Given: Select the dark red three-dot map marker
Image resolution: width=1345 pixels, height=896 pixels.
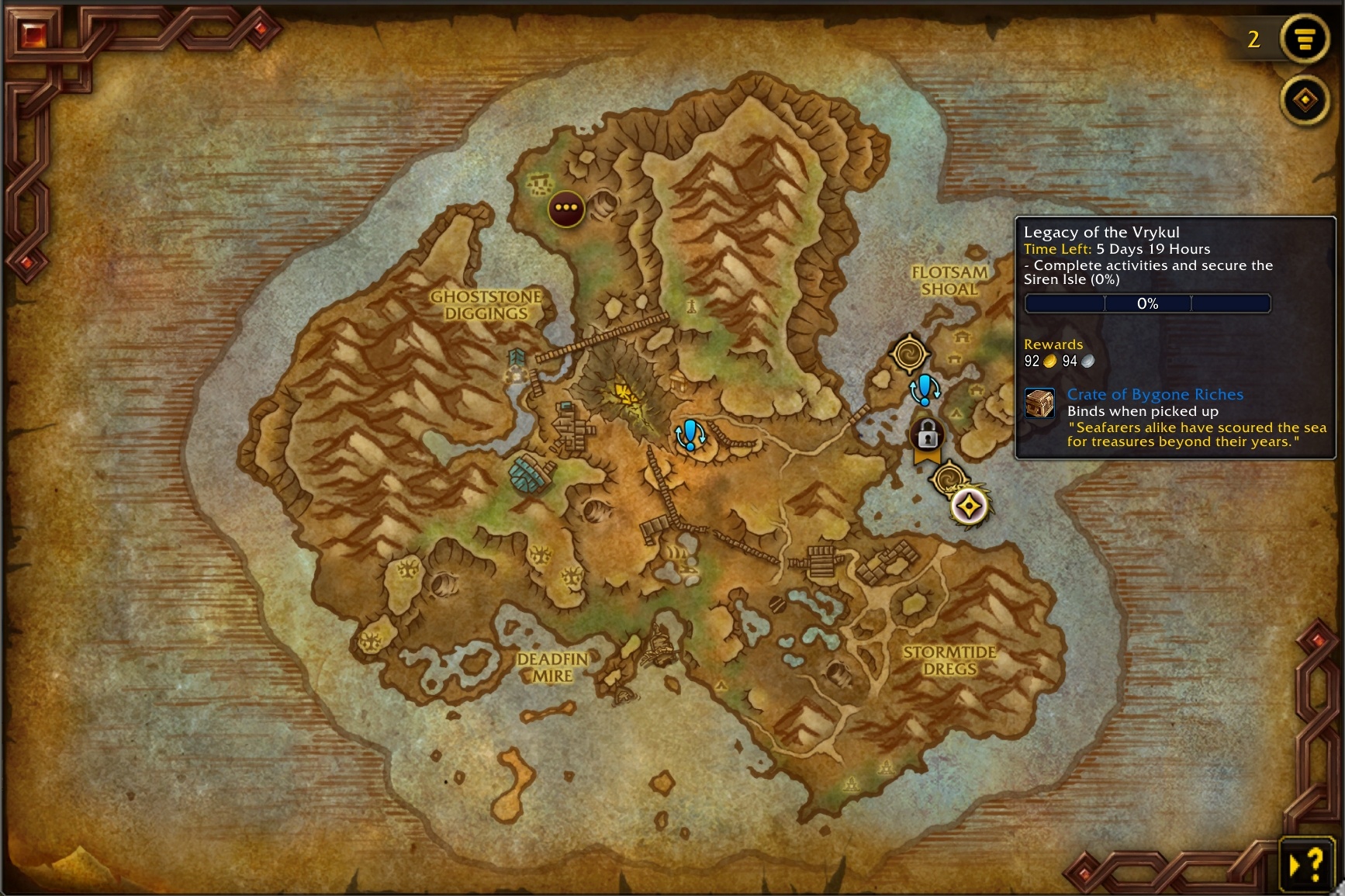Looking at the screenshot, I should coord(565,208).
